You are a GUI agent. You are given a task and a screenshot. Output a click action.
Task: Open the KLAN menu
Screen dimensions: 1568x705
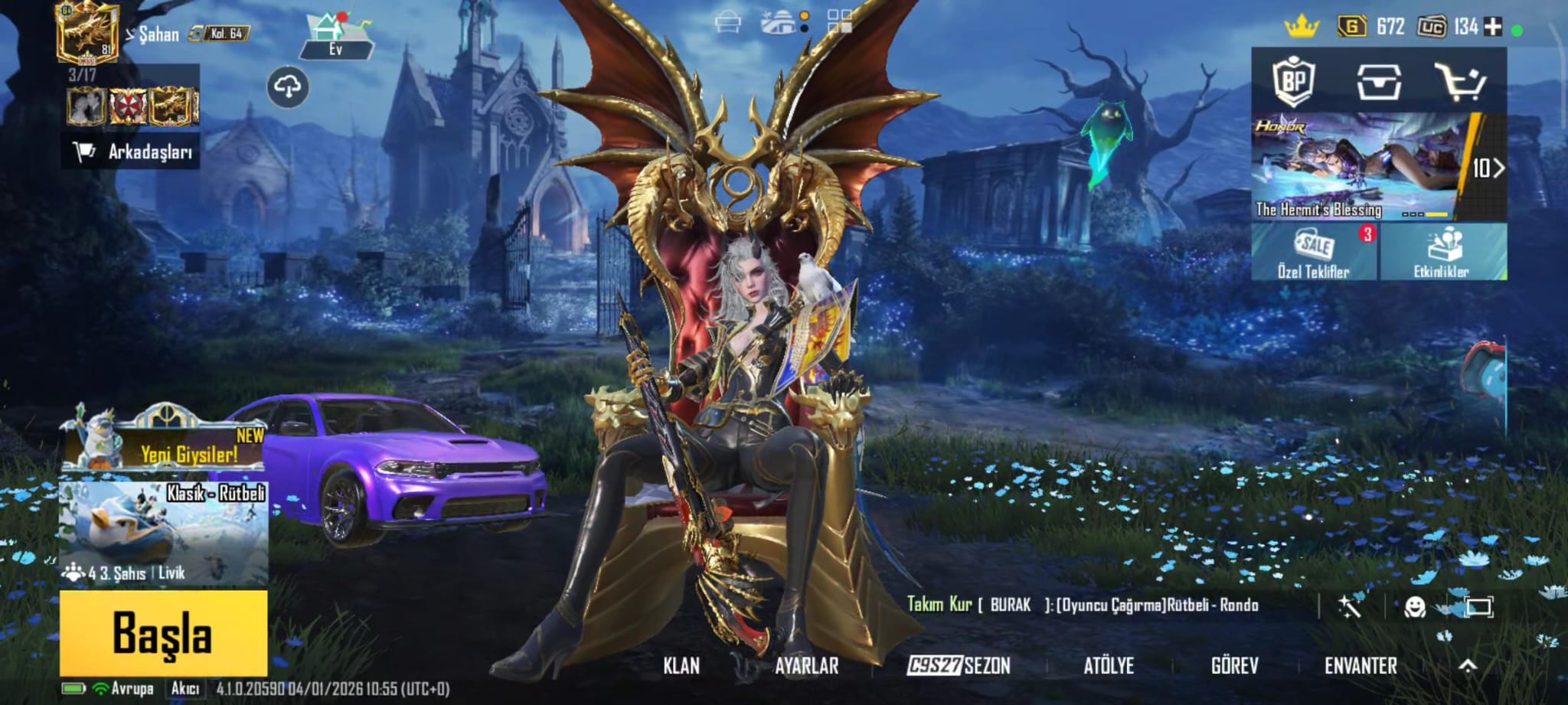click(x=681, y=666)
